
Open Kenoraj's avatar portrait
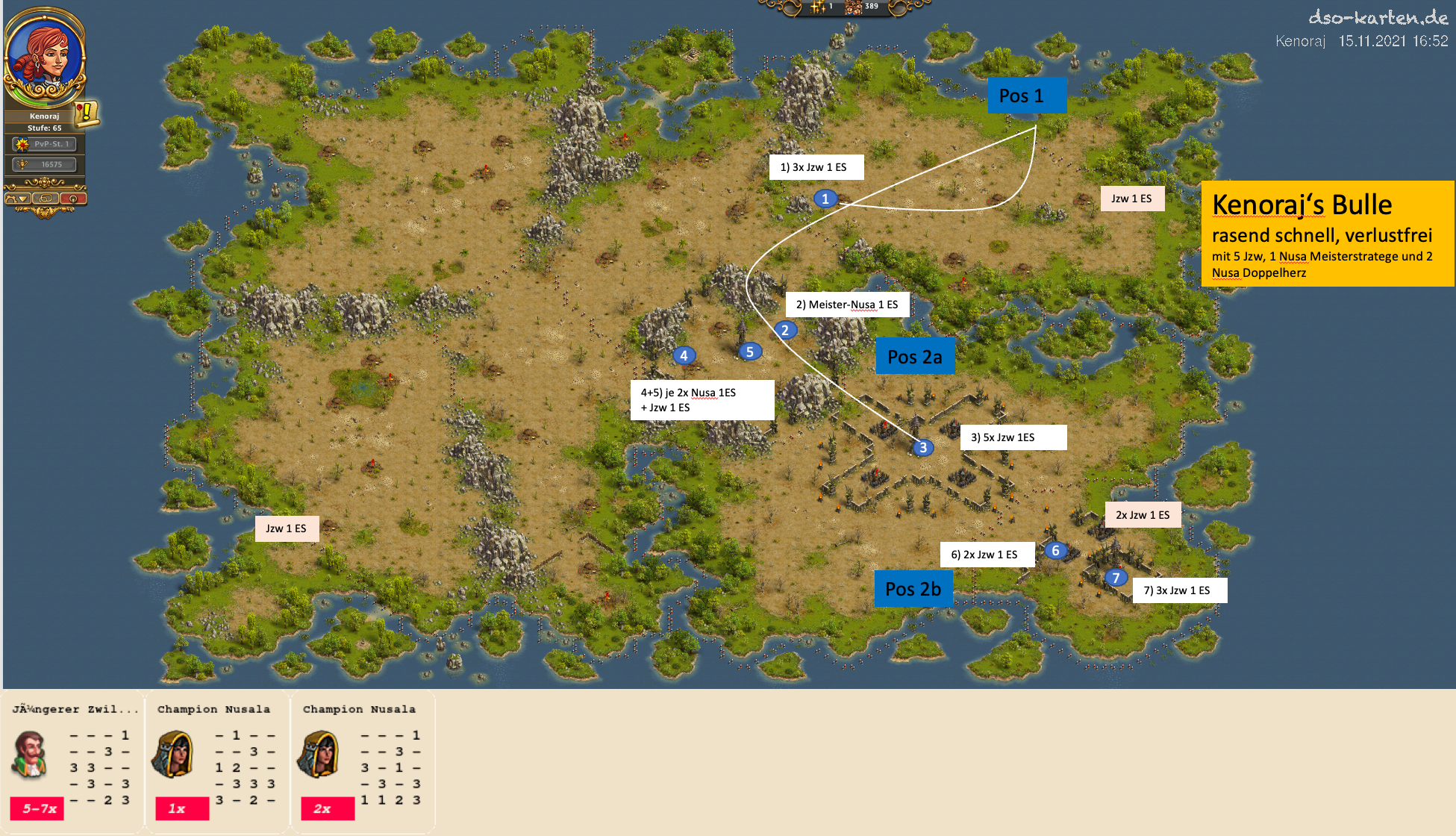45,56
